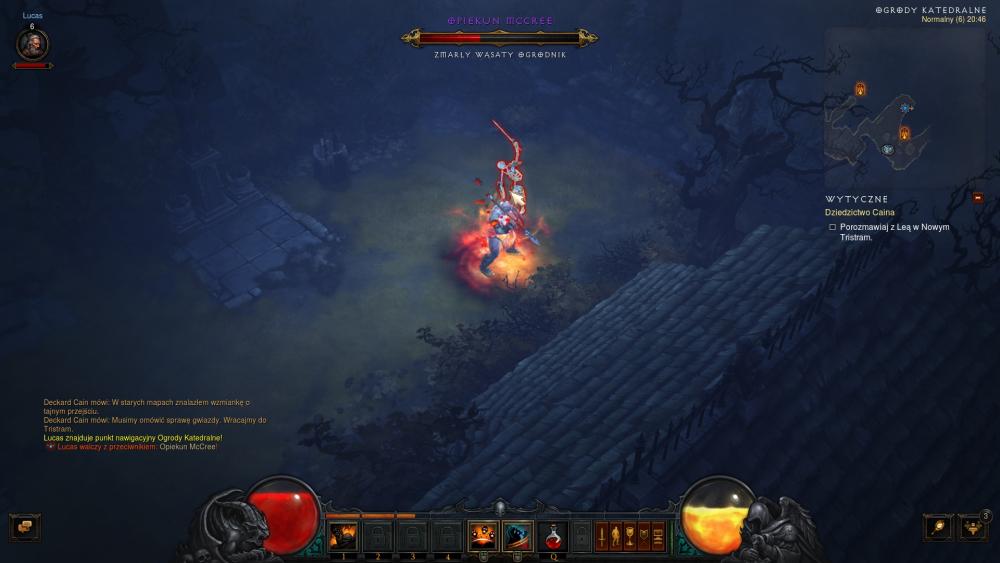Viewport: 1000px width, 563px height.
Task: Open the social button with badge 3
Action: click(973, 526)
